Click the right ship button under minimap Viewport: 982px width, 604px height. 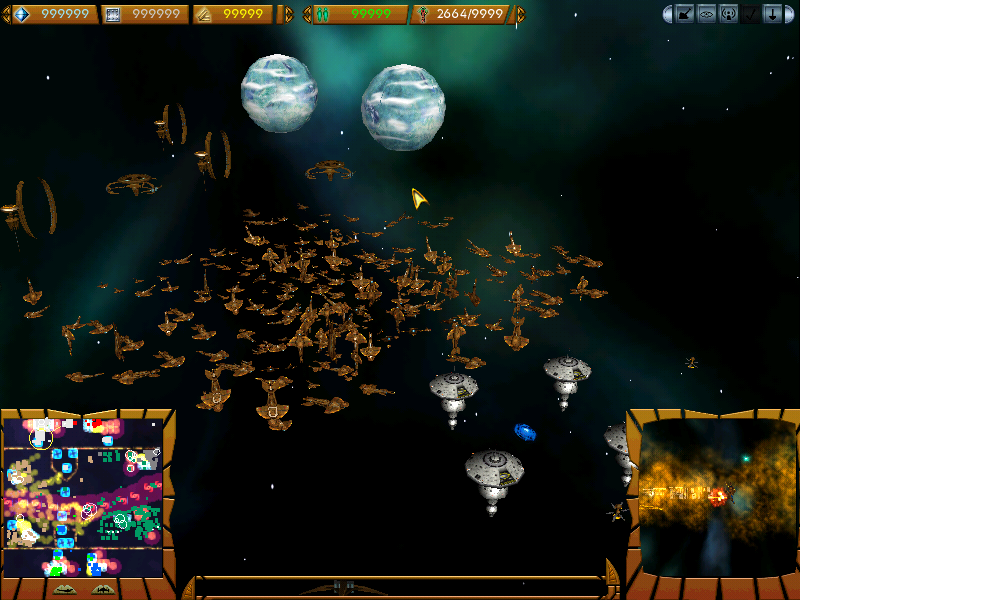(x=102, y=589)
